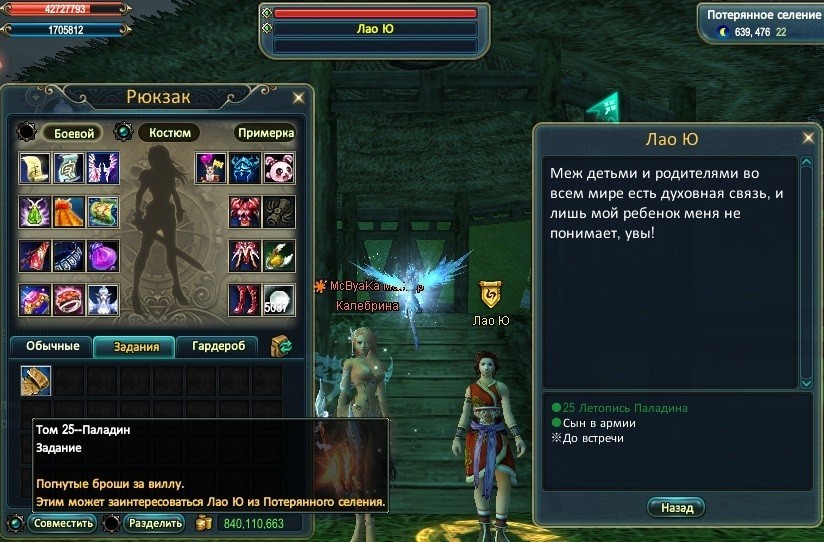824x542 pixels.
Task: Close the Лао Ю dialogue window
Action: pyautogui.click(x=808, y=138)
